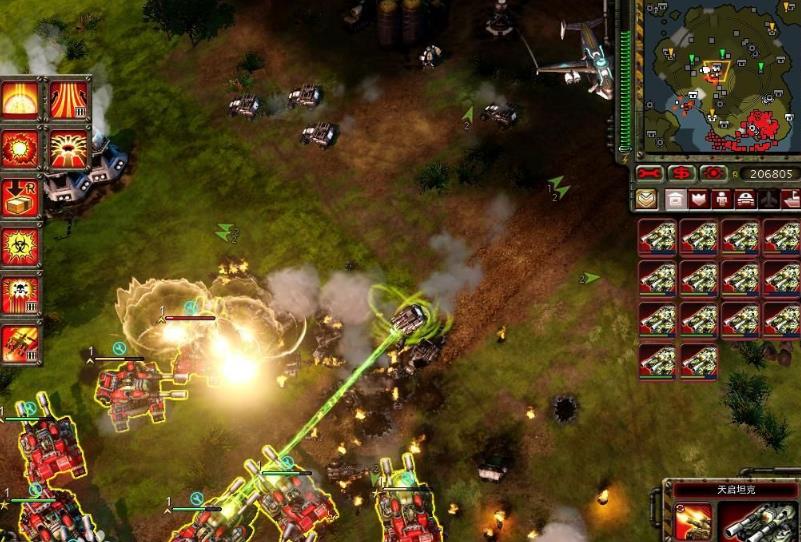Viewport: 801px width, 542px height.
Task: Trigger the fiery explosion support power
Action: 21,148
